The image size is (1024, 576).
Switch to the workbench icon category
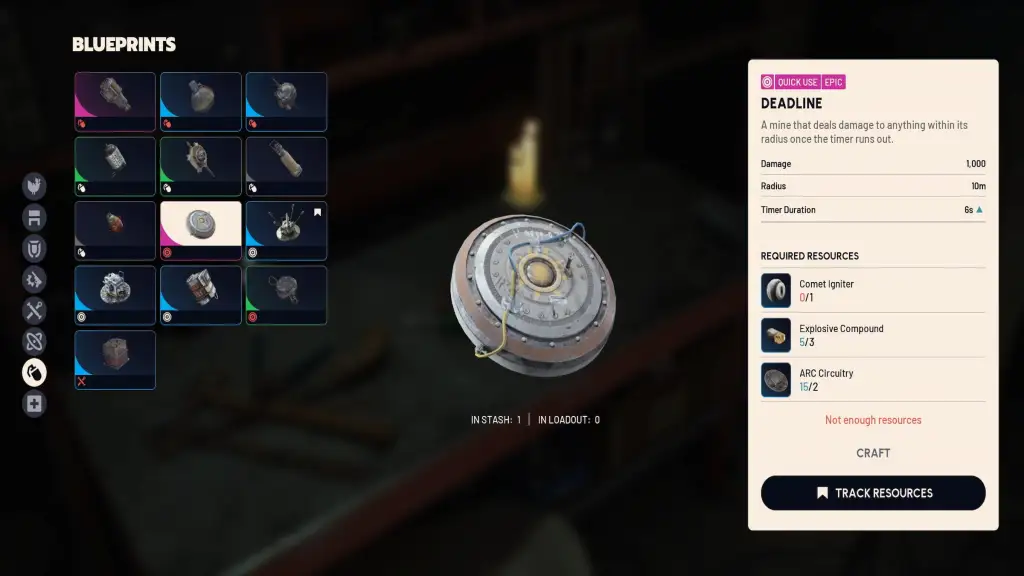tap(35, 217)
